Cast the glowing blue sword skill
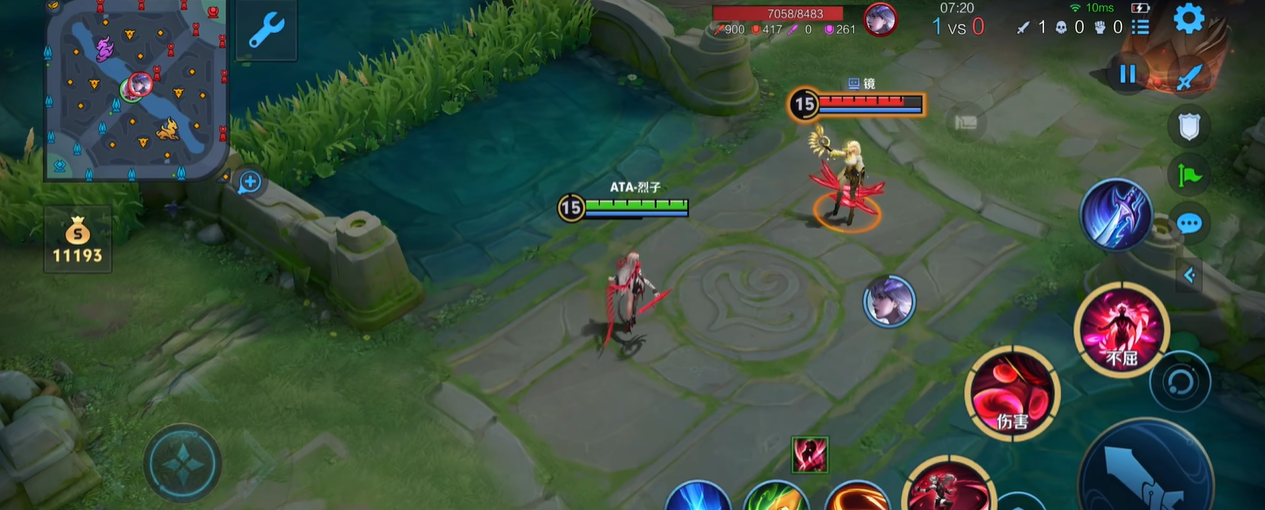Image resolution: width=1265 pixels, height=510 pixels. [1116, 215]
